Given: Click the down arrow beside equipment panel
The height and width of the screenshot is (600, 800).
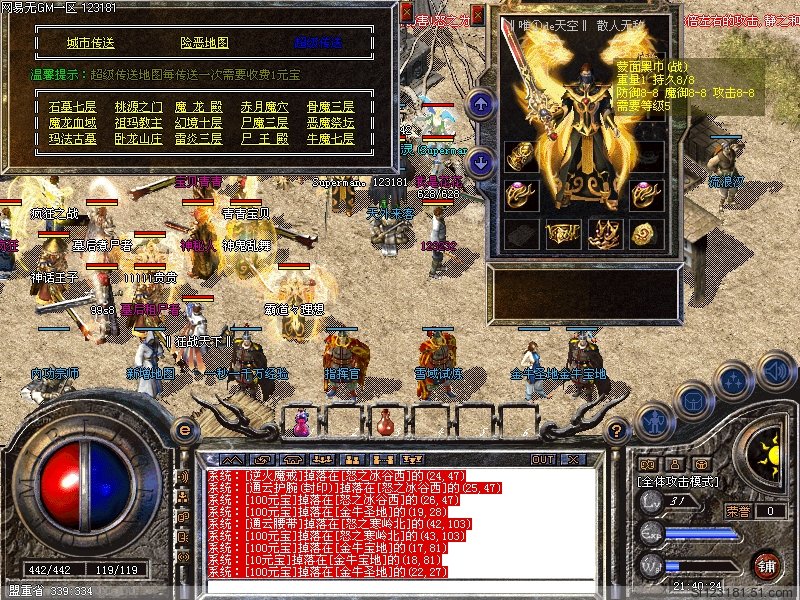Looking at the screenshot, I should click(x=481, y=161).
